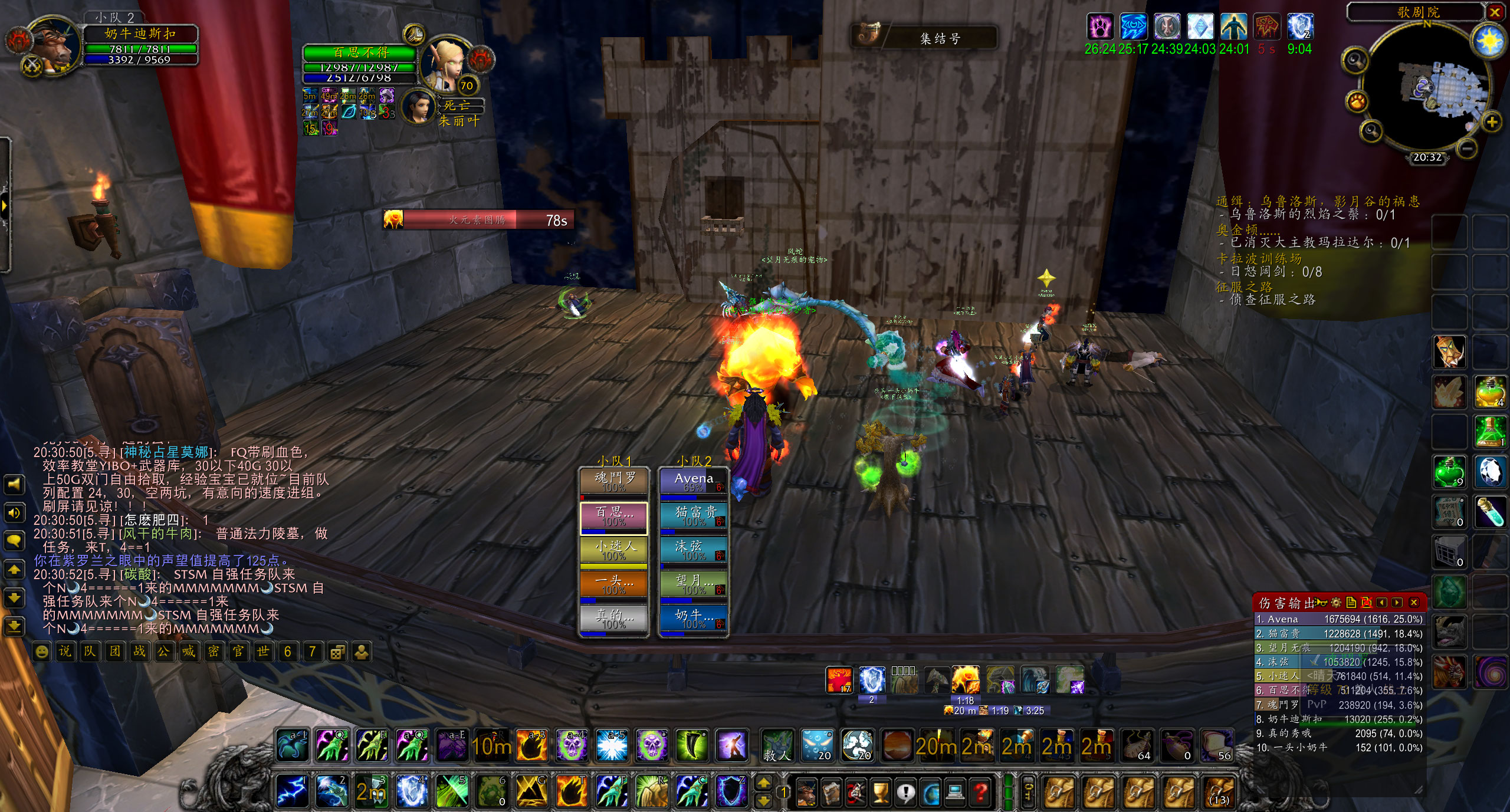Viewport: 1510px width, 812px height.
Task: Open the gold trophy achievements micro button
Action: [x=881, y=792]
